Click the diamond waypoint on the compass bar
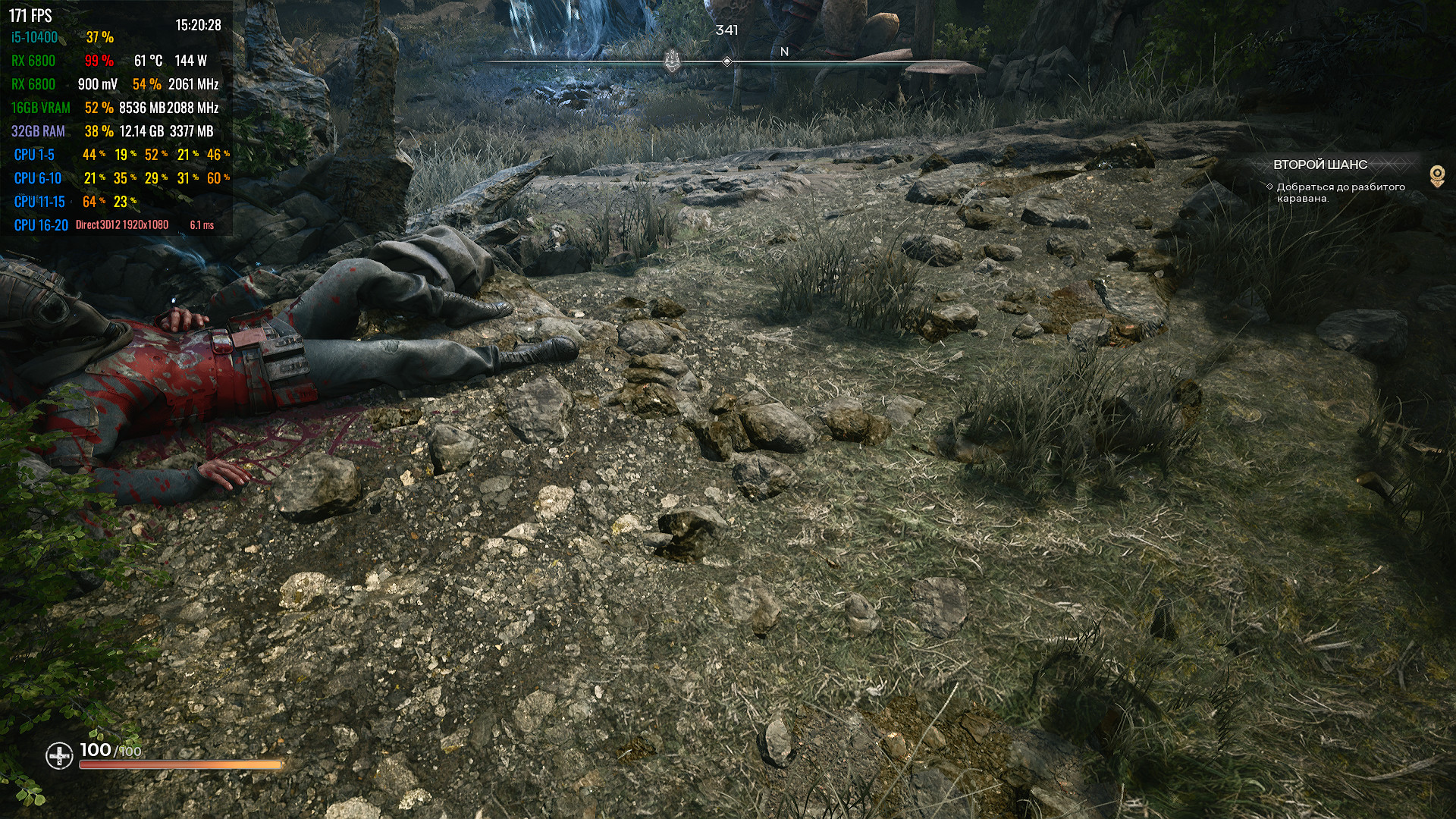This screenshot has width=1456, height=819. 726,61
